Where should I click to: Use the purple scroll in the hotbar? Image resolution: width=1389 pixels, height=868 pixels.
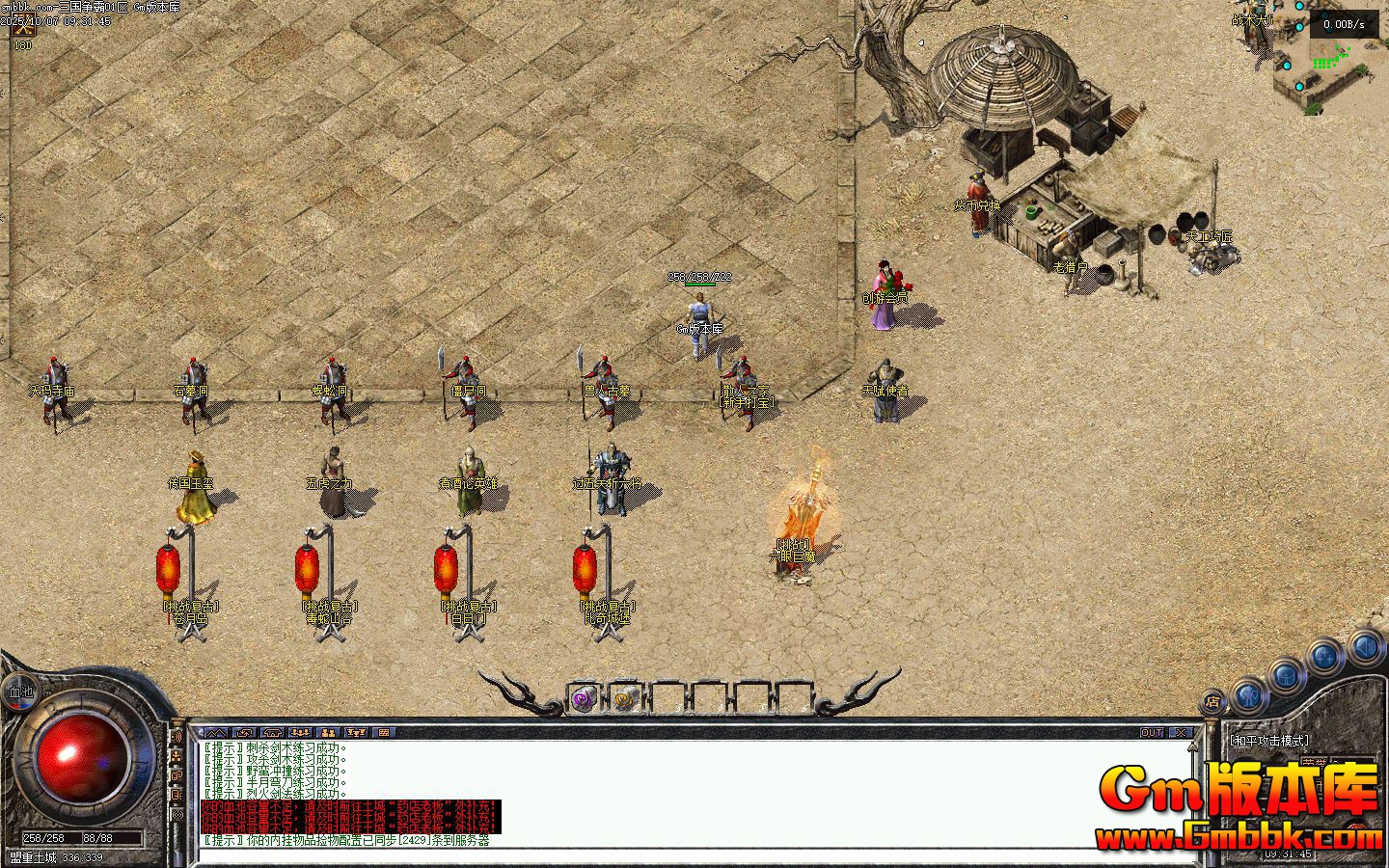coord(583,700)
